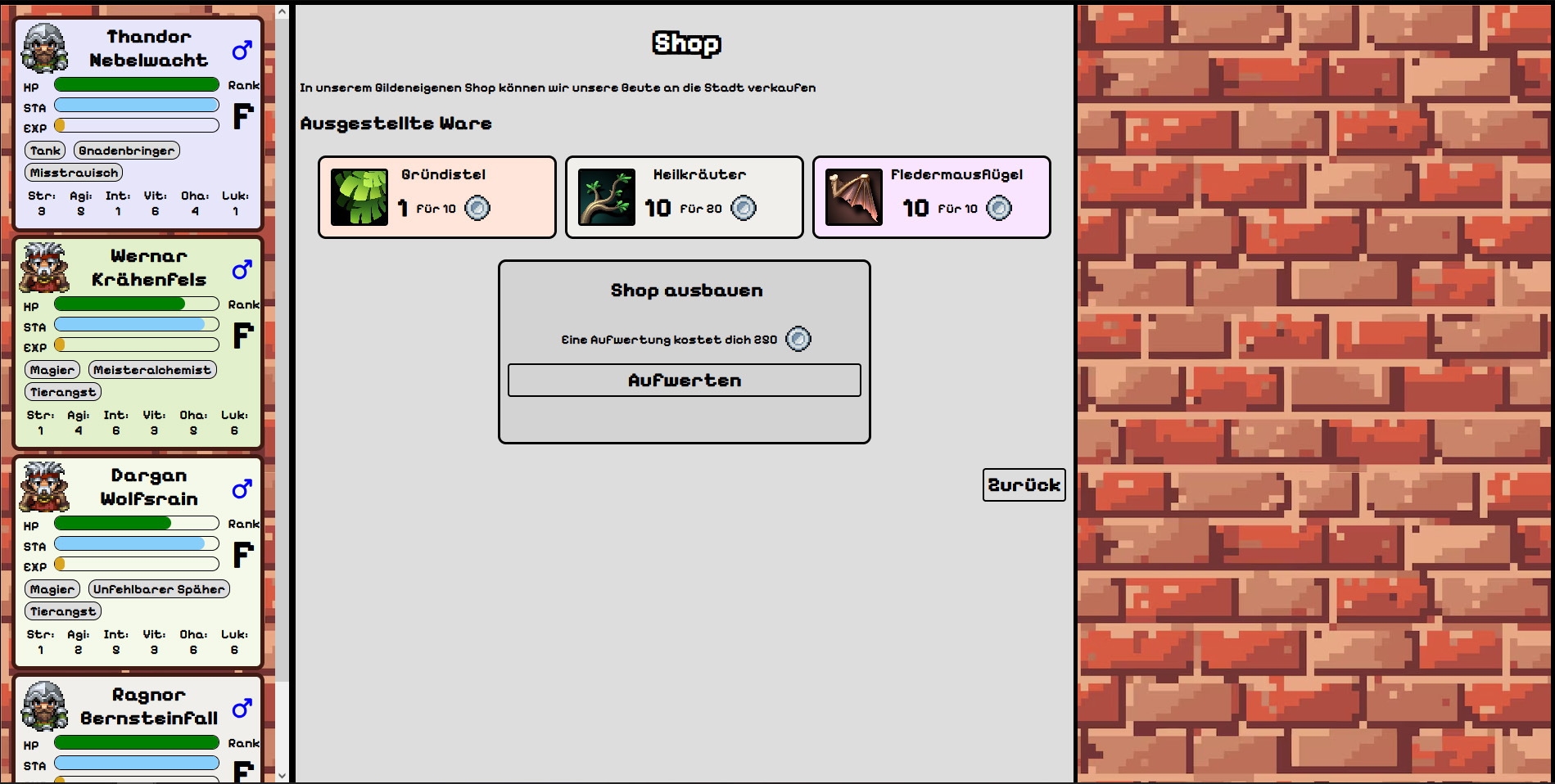The height and width of the screenshot is (784, 1555).
Task: Click the scroll-up arrow of the character list
Action: [x=282, y=12]
